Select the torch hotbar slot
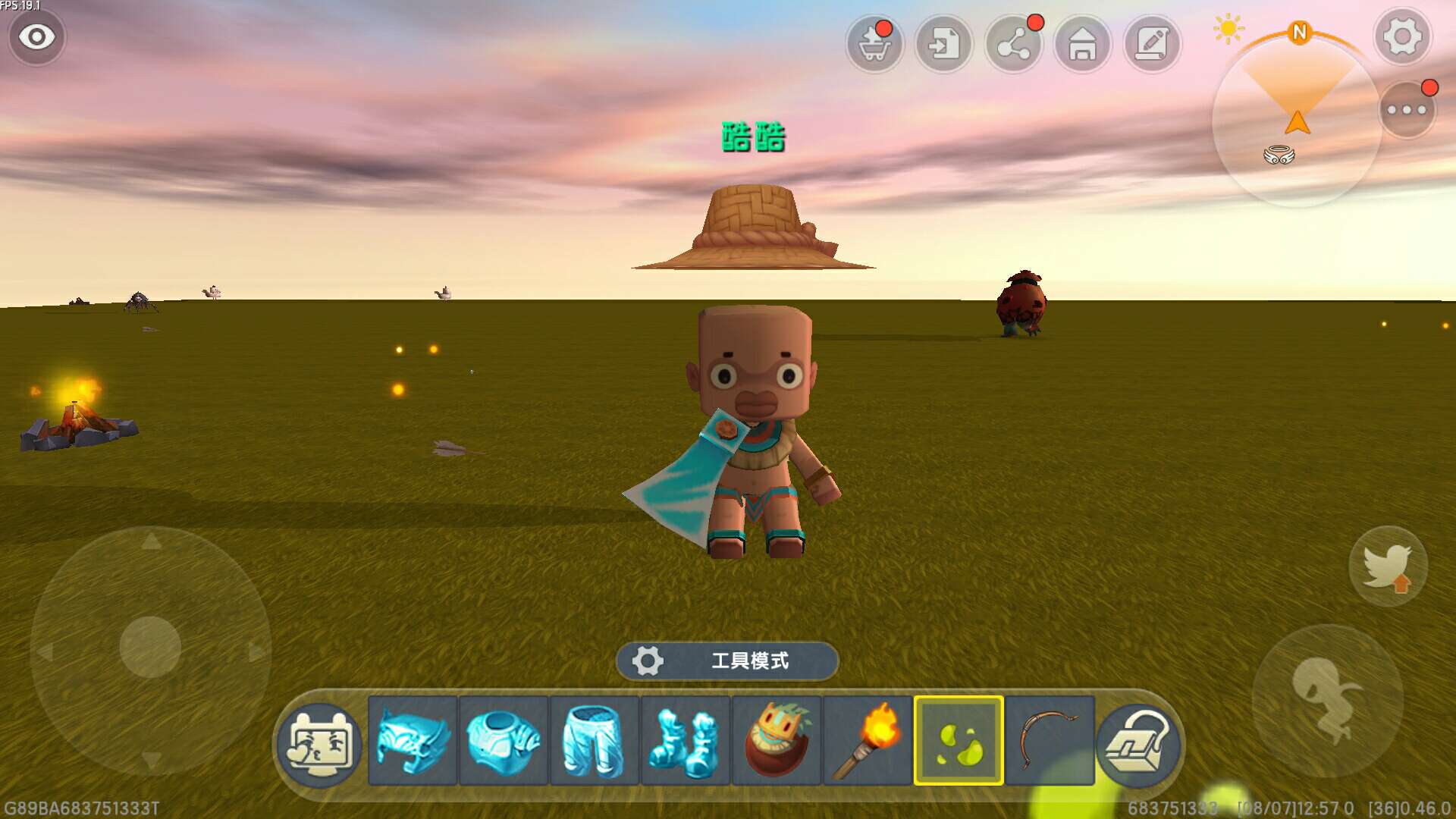The image size is (1456, 819). point(868,741)
